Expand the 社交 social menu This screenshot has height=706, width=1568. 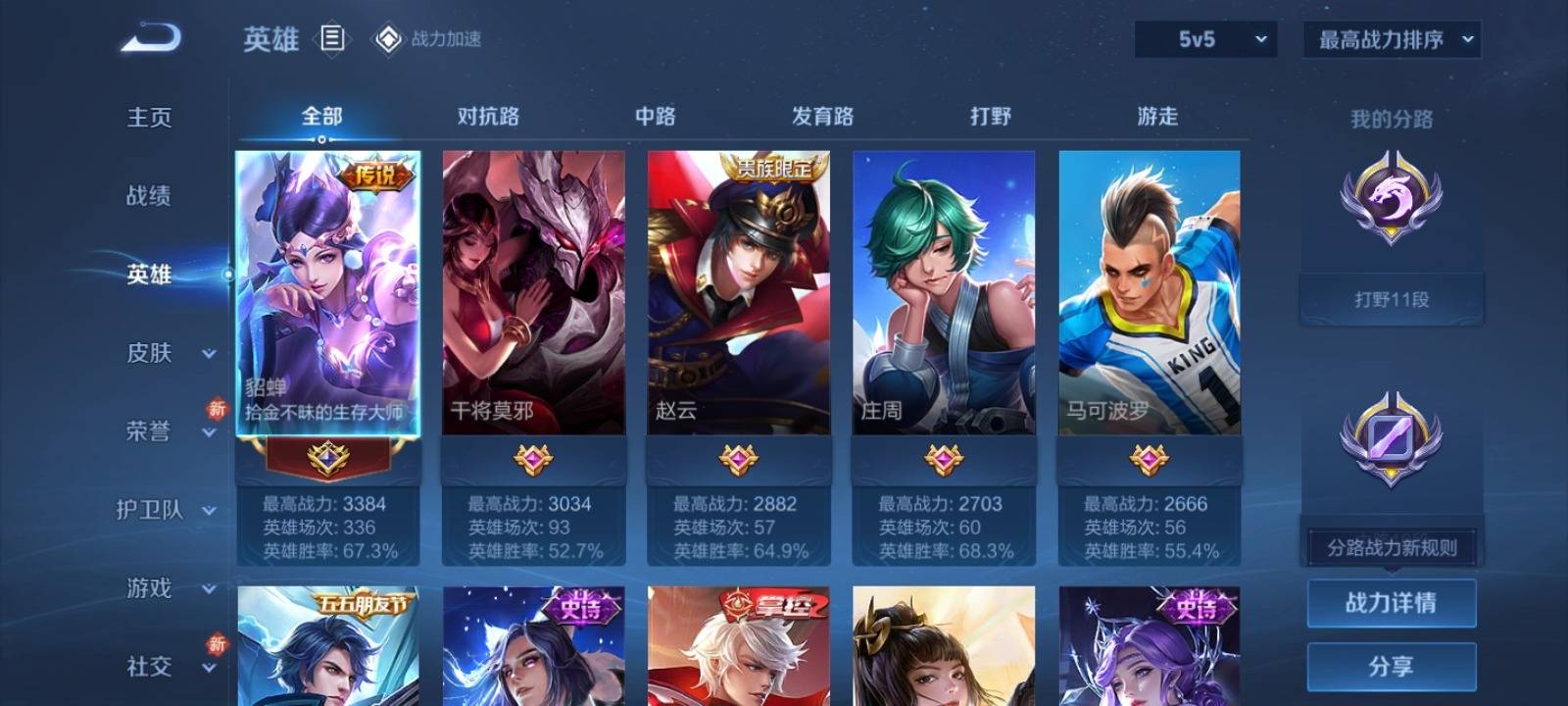click(x=167, y=667)
